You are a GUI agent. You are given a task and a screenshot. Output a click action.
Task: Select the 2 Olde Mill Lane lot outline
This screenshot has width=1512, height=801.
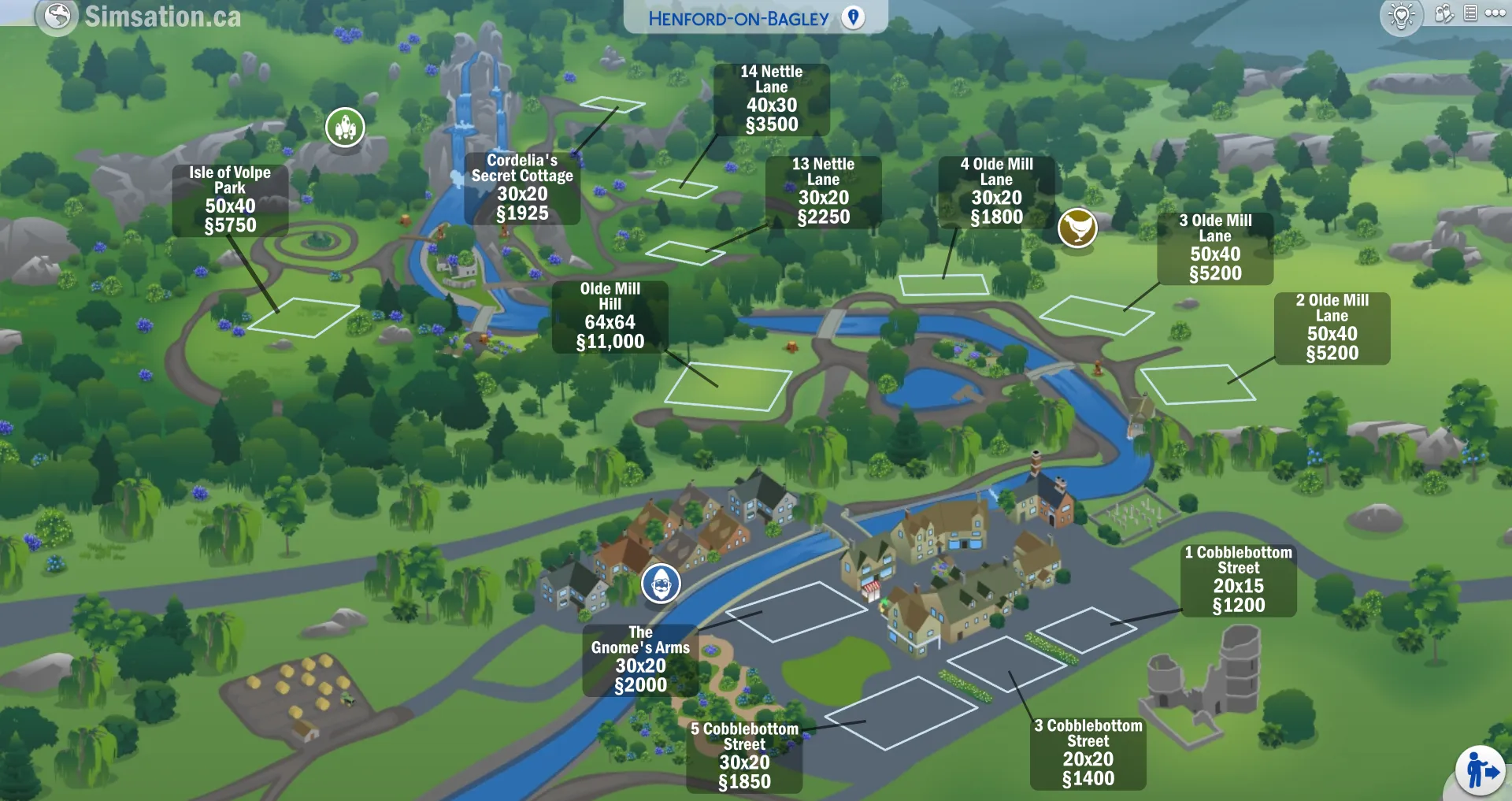tap(1197, 384)
